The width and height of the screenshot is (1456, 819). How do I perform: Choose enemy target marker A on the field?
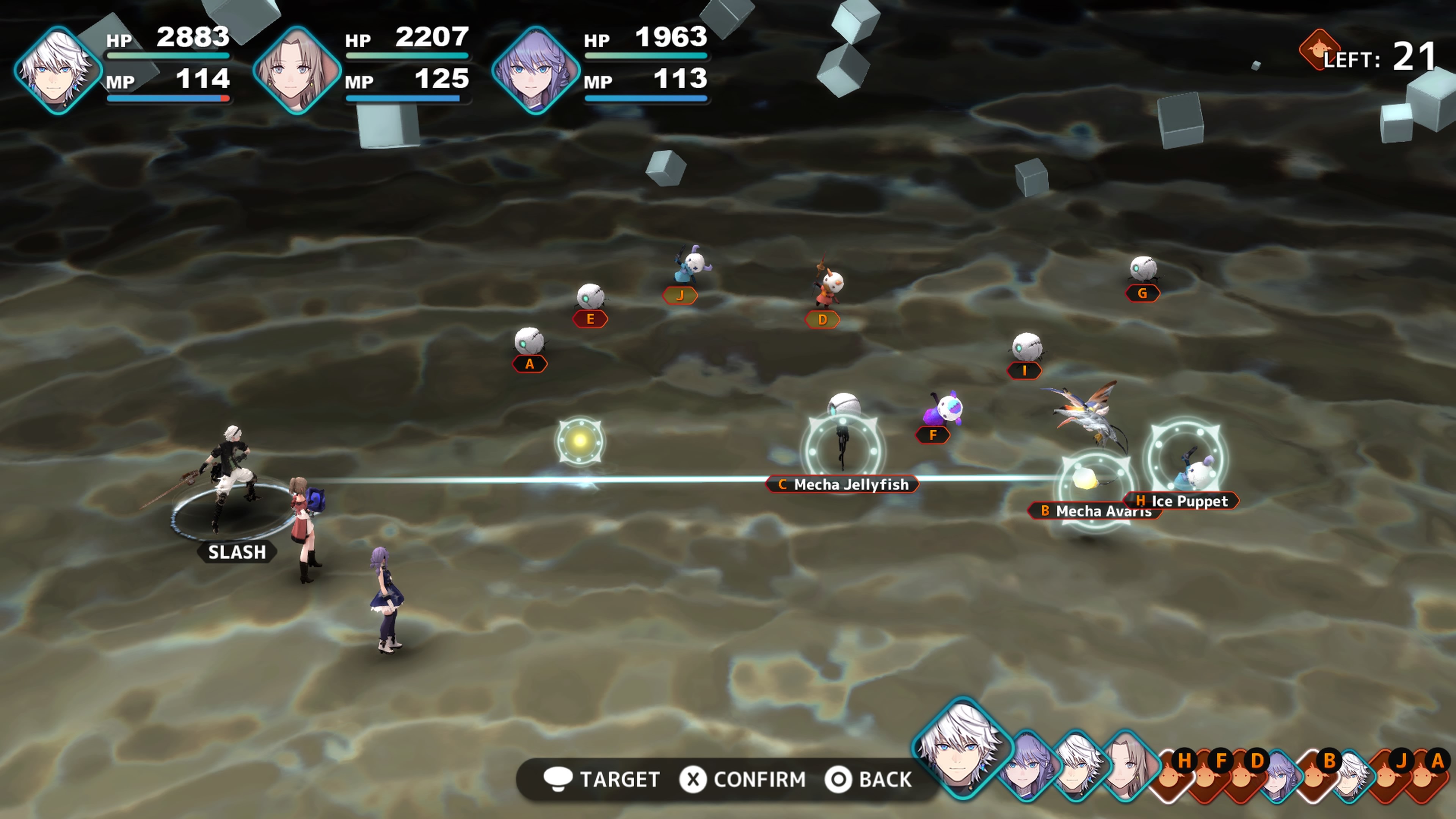click(530, 364)
